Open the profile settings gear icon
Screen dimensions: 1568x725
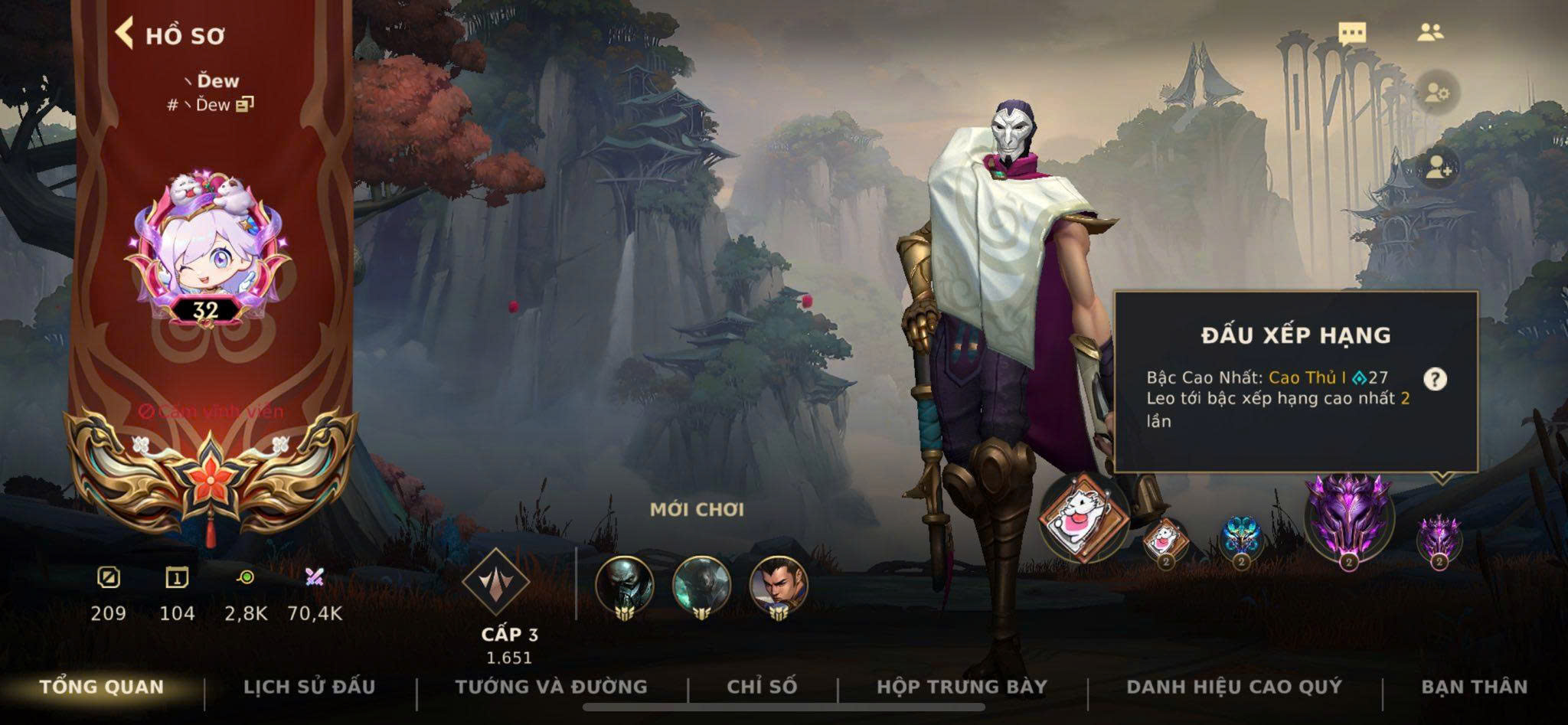(1437, 93)
